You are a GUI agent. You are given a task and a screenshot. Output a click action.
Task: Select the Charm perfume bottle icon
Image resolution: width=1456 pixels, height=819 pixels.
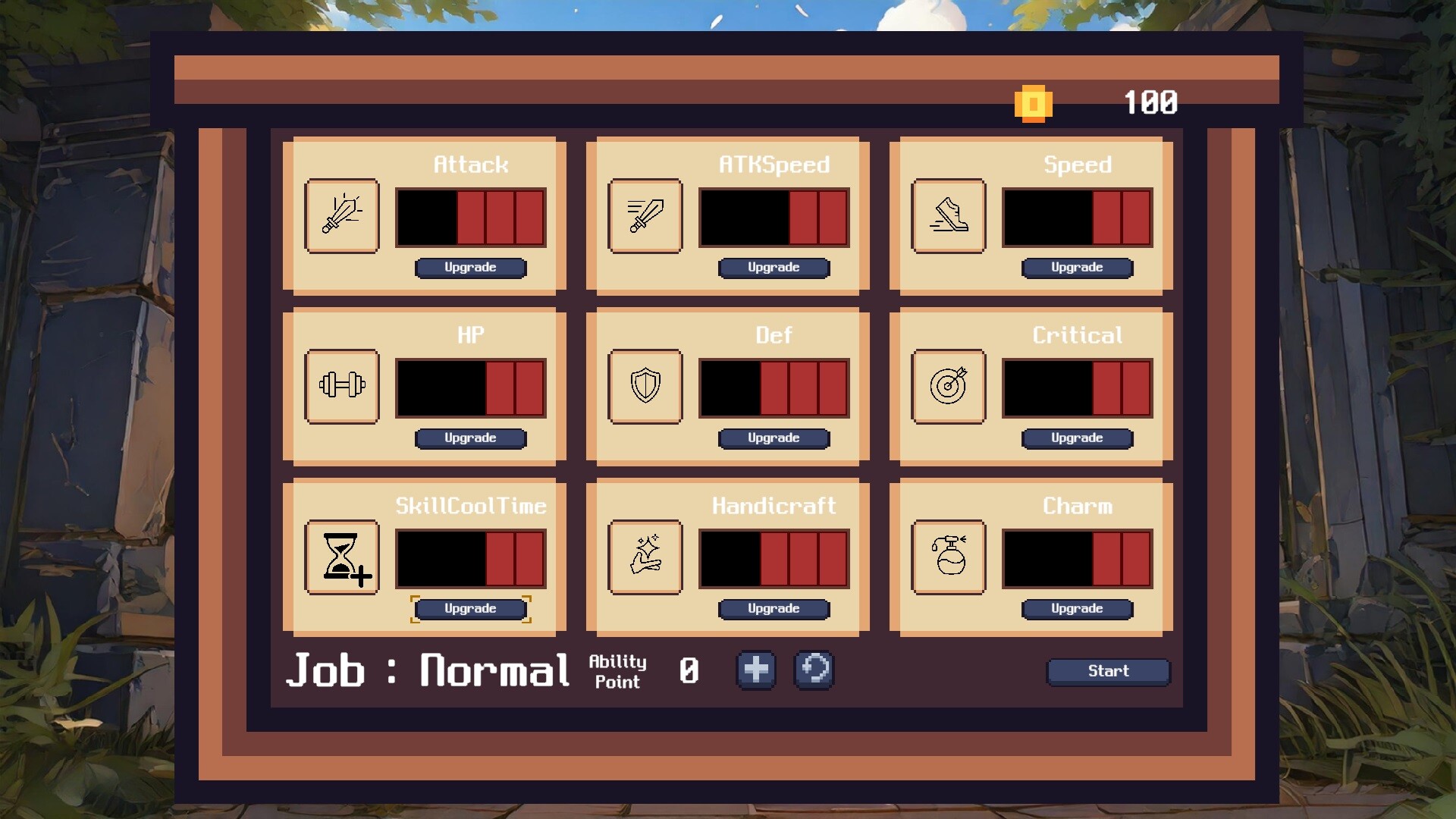(x=948, y=557)
